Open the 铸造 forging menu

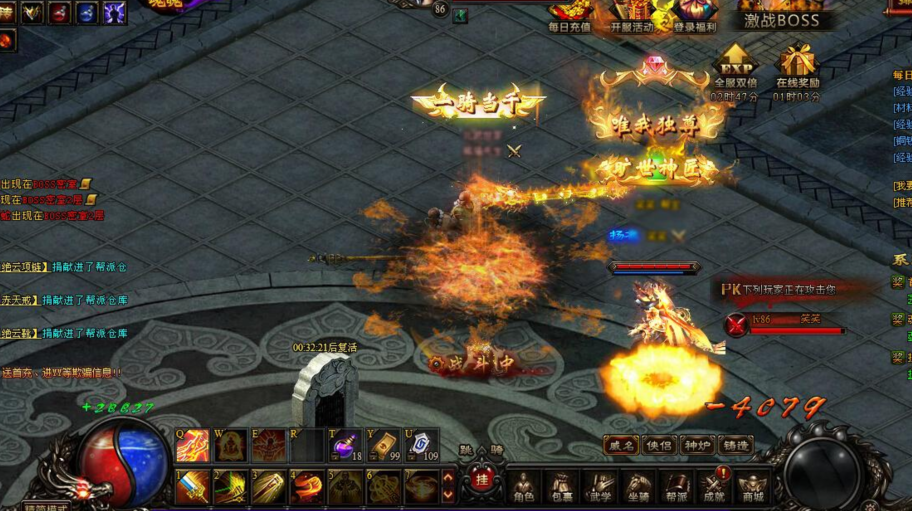pos(735,445)
